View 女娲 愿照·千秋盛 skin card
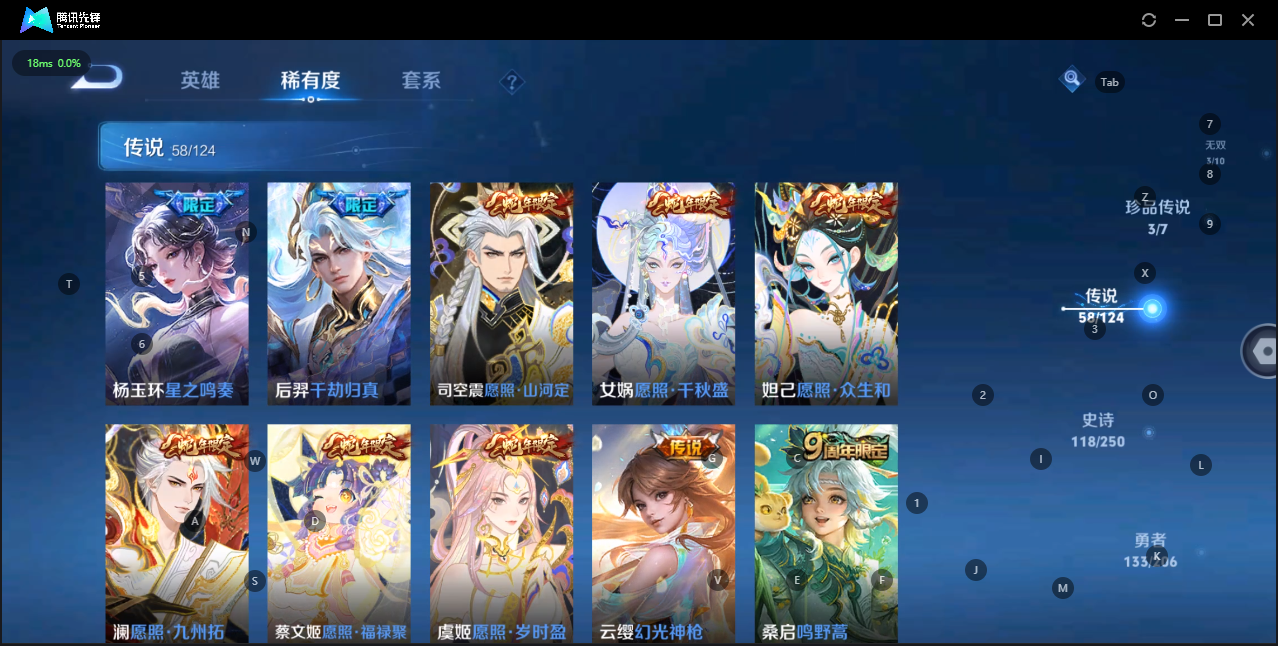The width and height of the screenshot is (1278, 646). 664,293
